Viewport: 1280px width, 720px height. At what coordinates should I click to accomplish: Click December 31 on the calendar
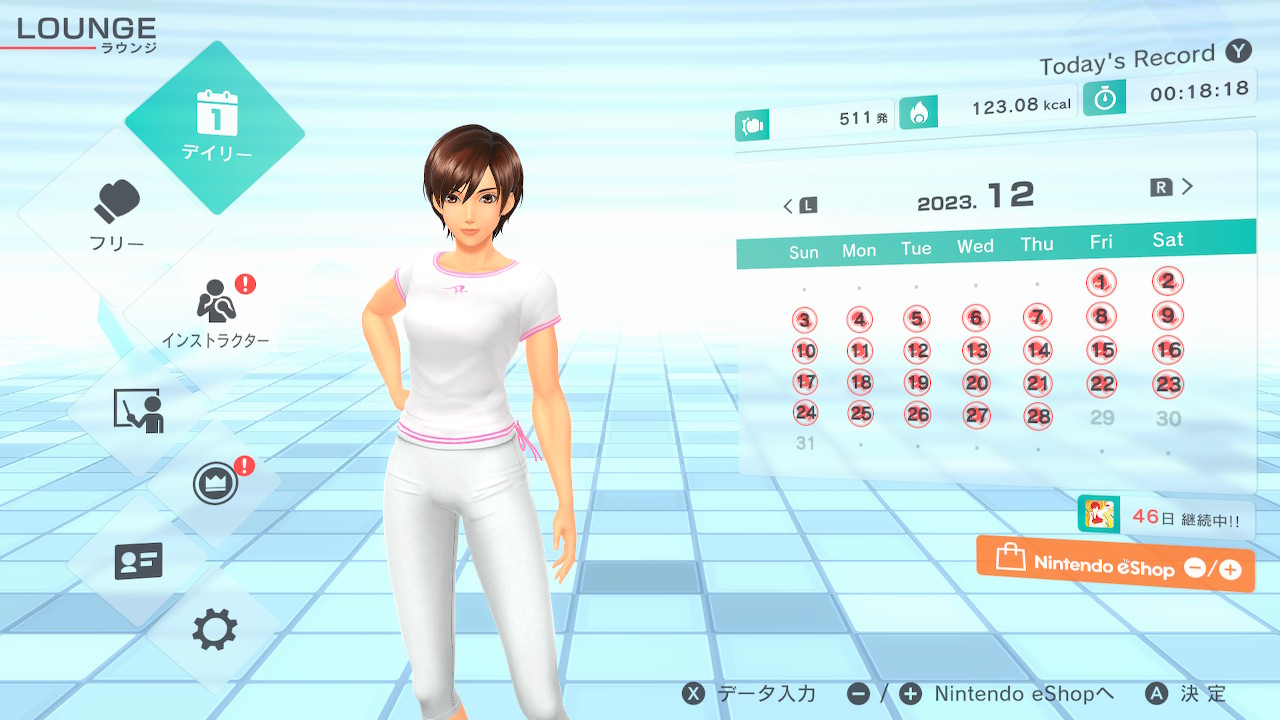click(805, 443)
